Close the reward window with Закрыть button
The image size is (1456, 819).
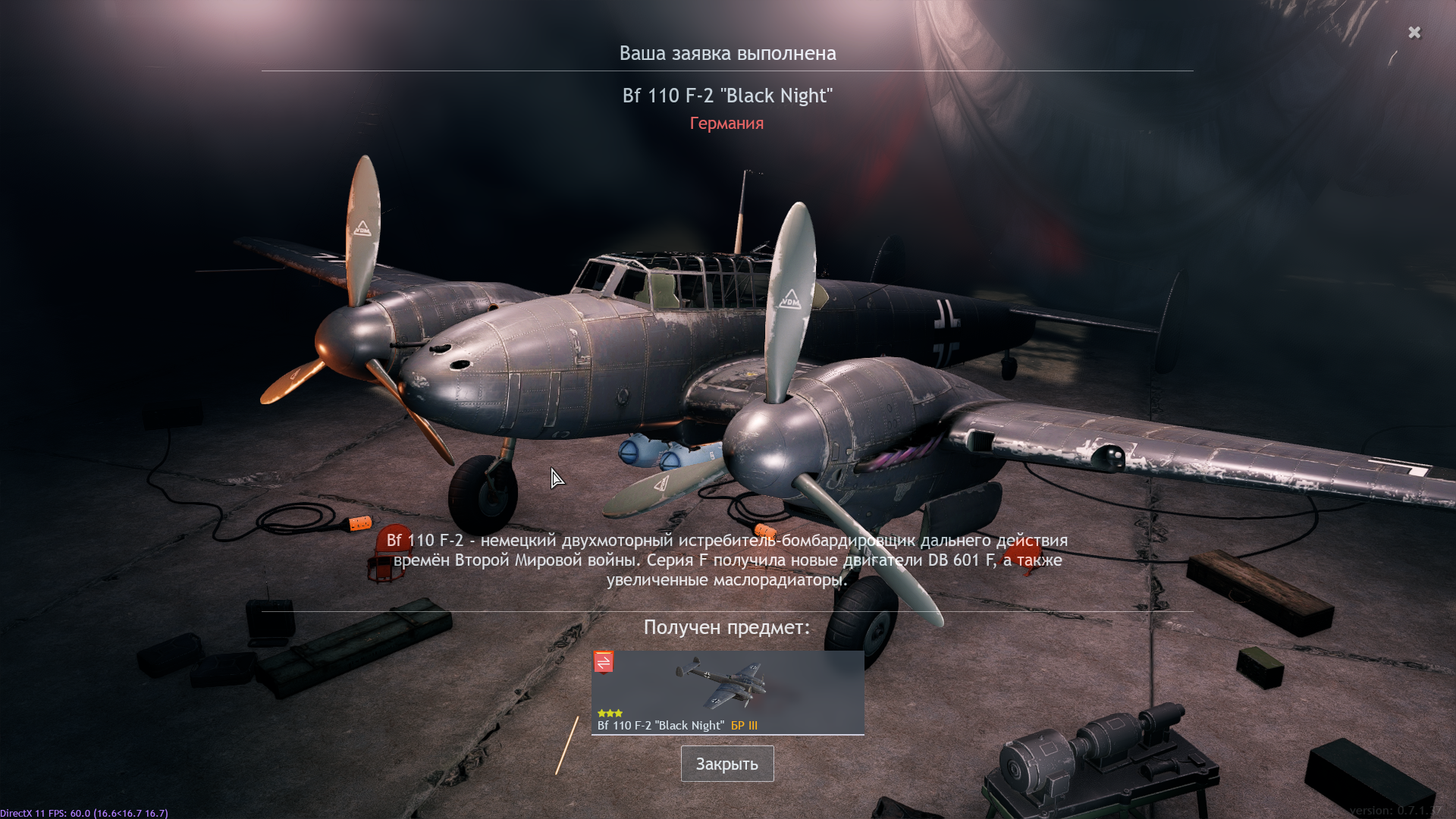coord(726,764)
